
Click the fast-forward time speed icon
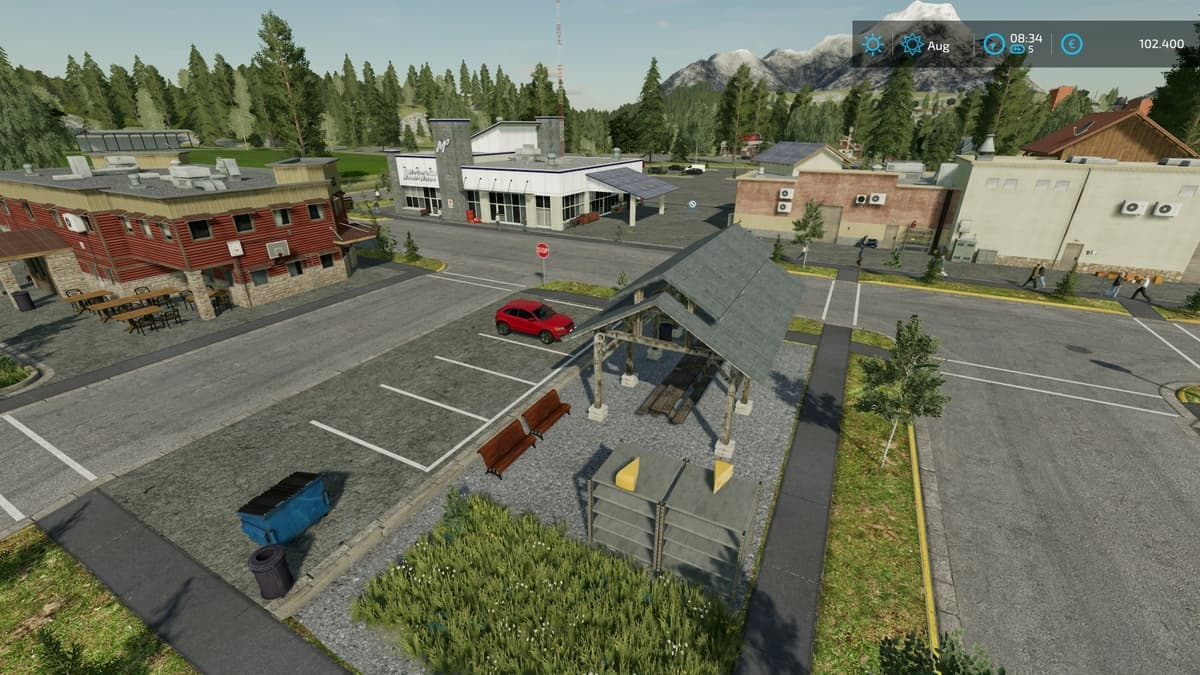(x=1017, y=49)
